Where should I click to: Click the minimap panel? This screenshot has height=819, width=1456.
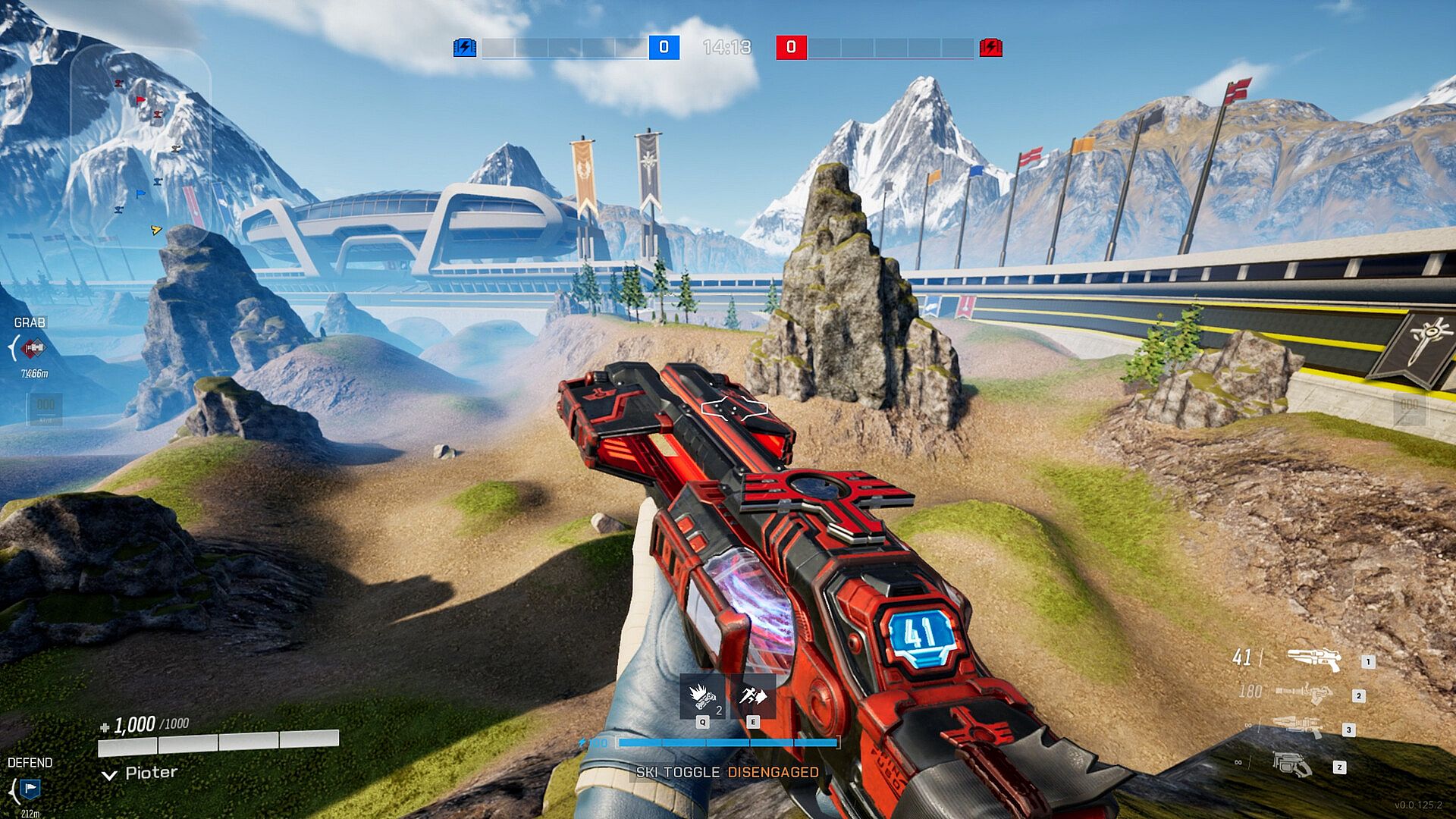[x=140, y=144]
